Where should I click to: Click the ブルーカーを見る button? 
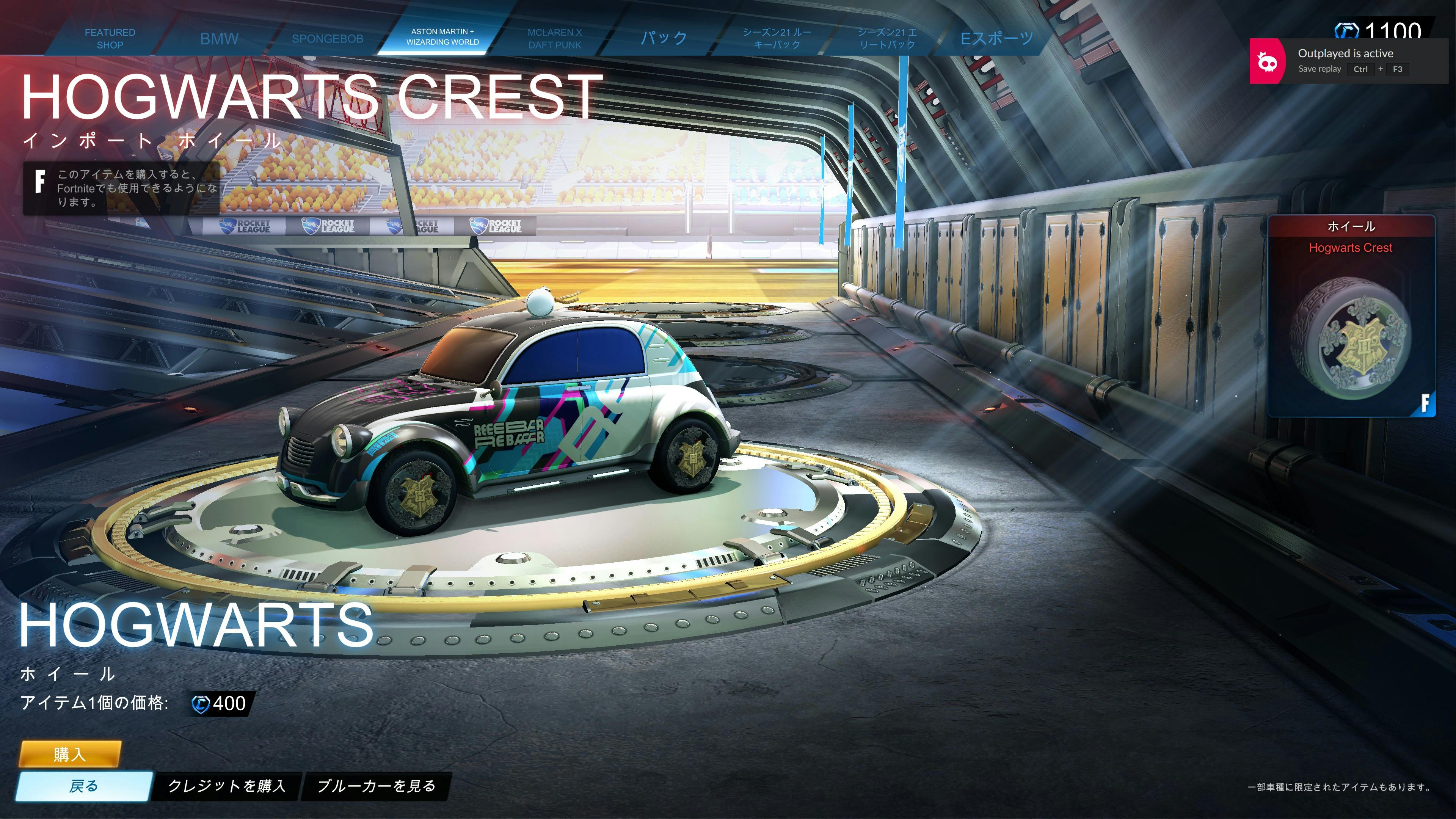click(x=377, y=786)
